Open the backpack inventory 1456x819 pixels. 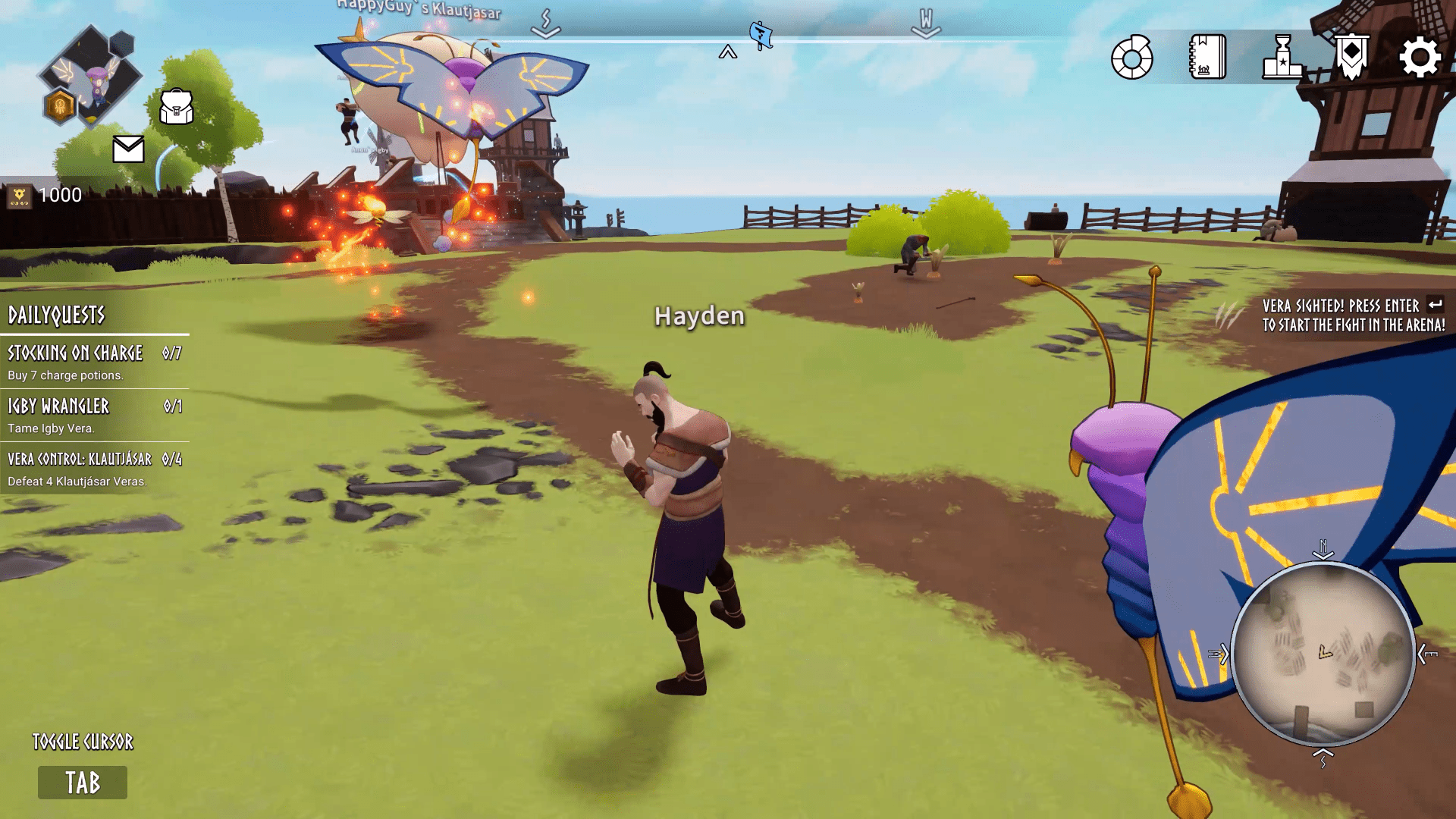point(177,107)
